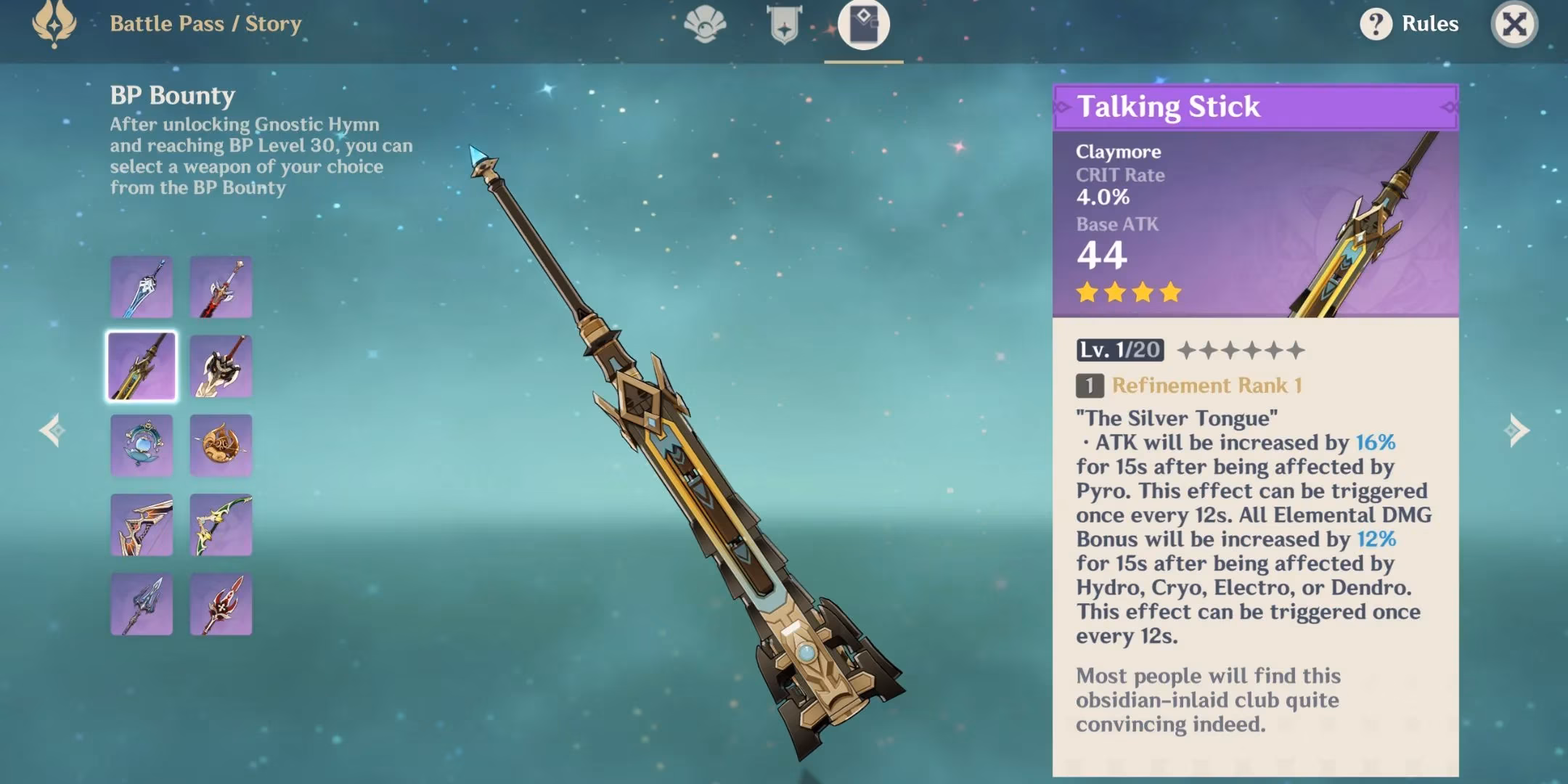Viewport: 1568px width, 784px height.
Task: Choose the black and white claymore thumbnail
Action: tap(221, 366)
